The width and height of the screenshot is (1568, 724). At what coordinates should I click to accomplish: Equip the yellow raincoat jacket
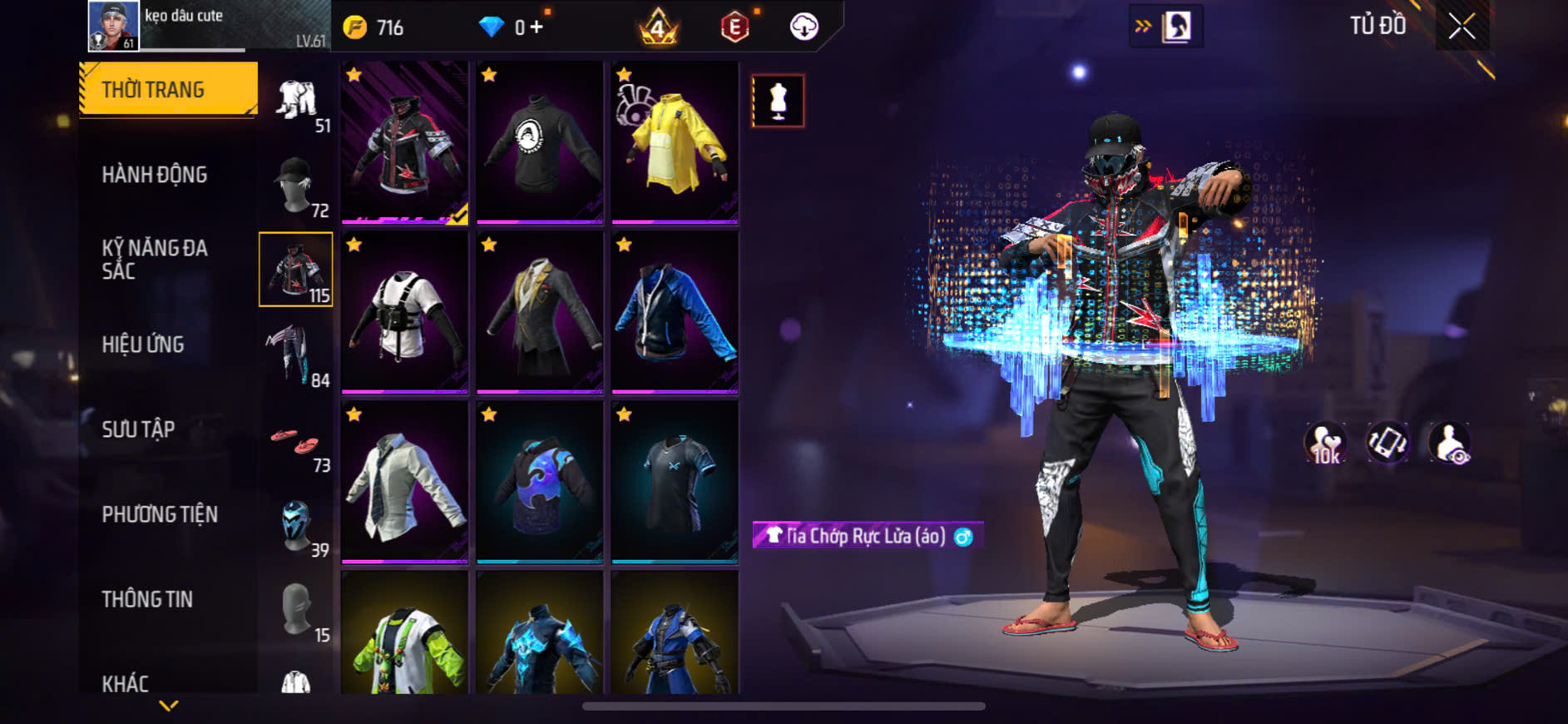(675, 142)
